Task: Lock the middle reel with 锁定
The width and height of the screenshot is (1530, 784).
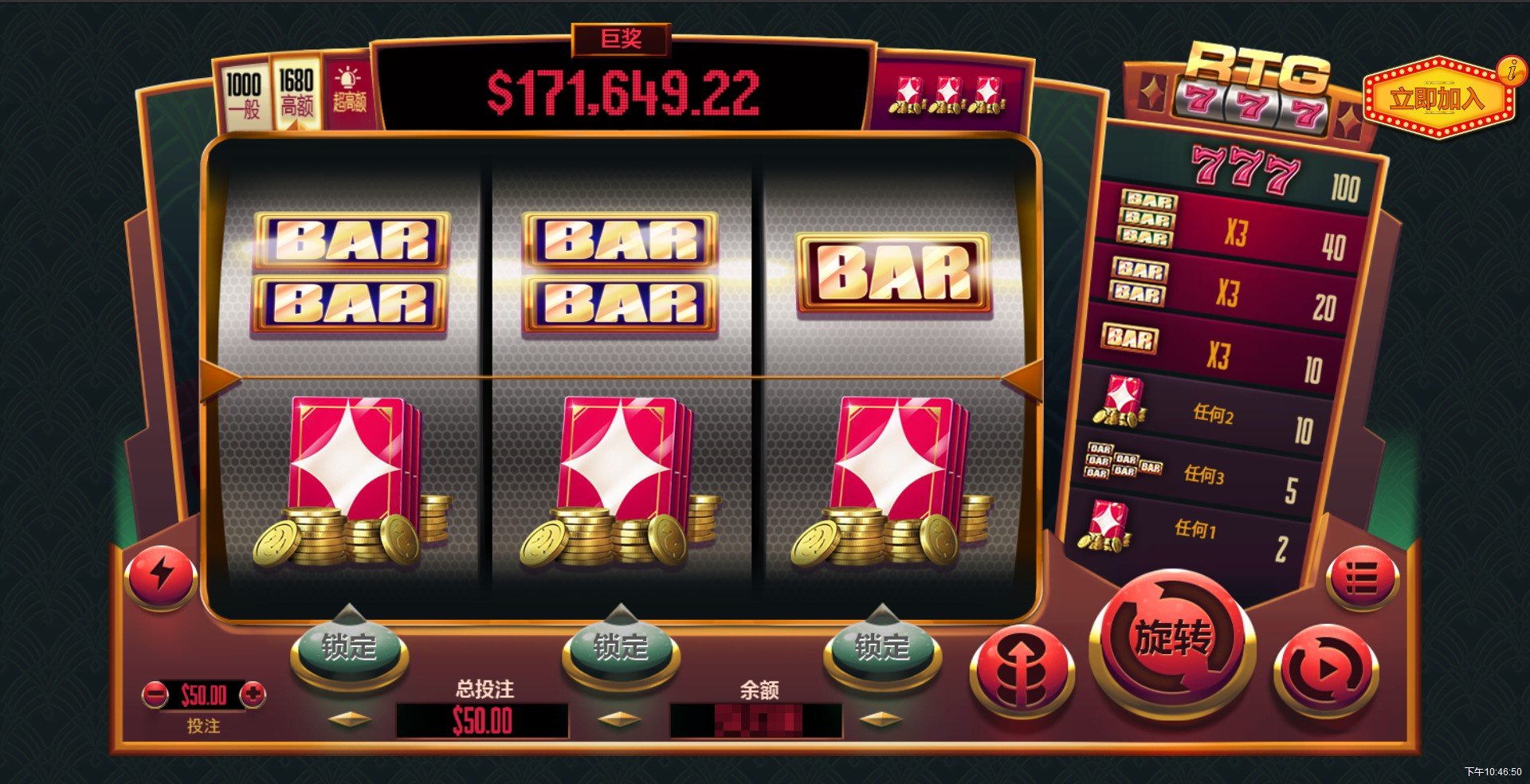Action: (621, 647)
